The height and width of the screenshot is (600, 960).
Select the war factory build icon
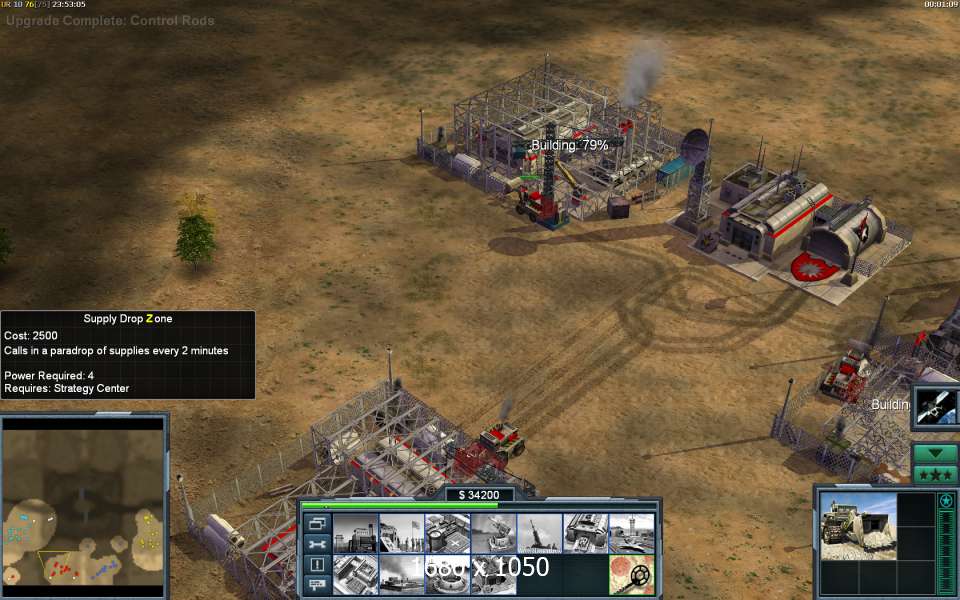click(x=585, y=533)
